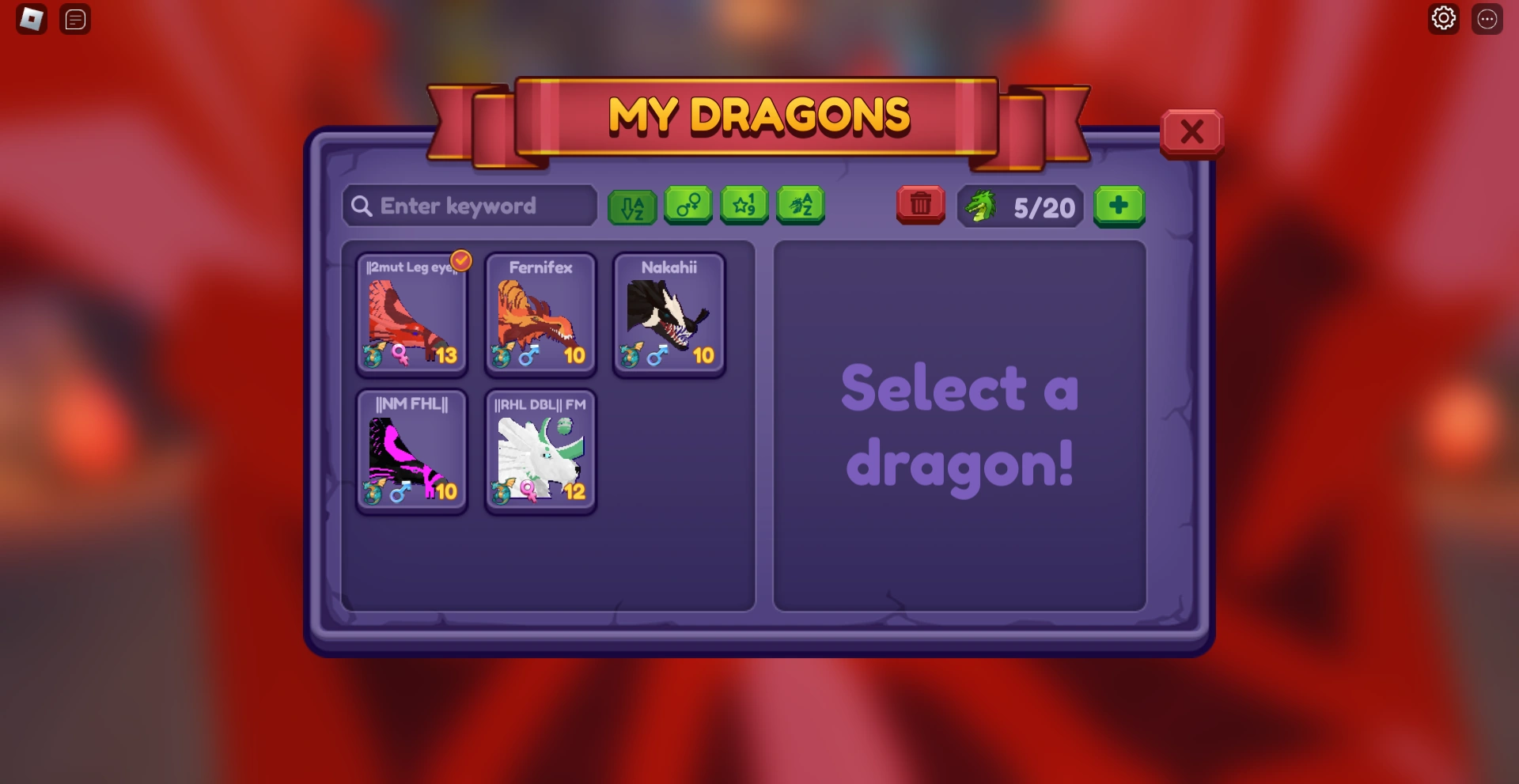The width and height of the screenshot is (1519, 784).
Task: Add a new dragon with the plus button
Action: coord(1119,206)
